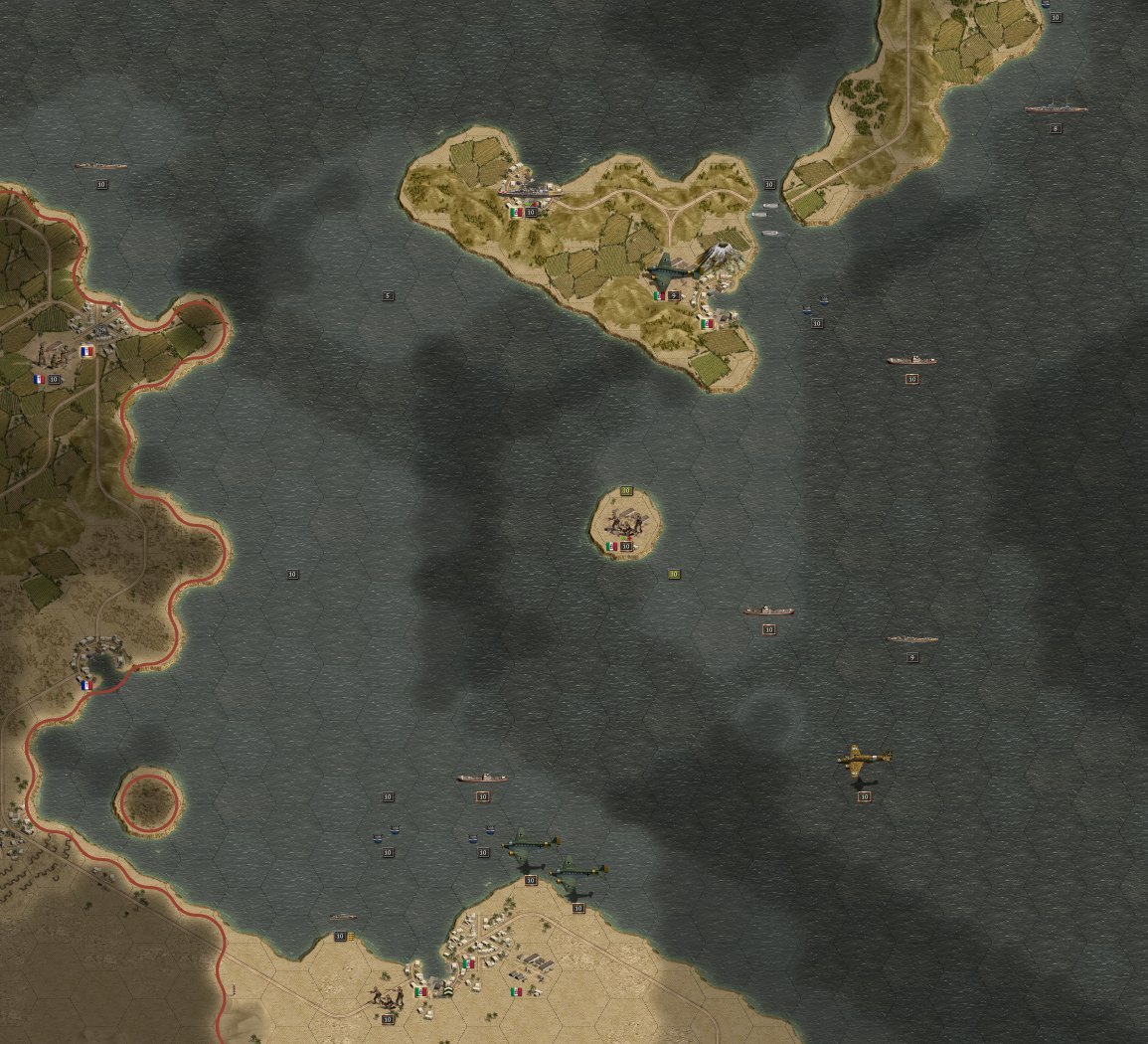Select the warship docked at the island port

(x=530, y=189)
